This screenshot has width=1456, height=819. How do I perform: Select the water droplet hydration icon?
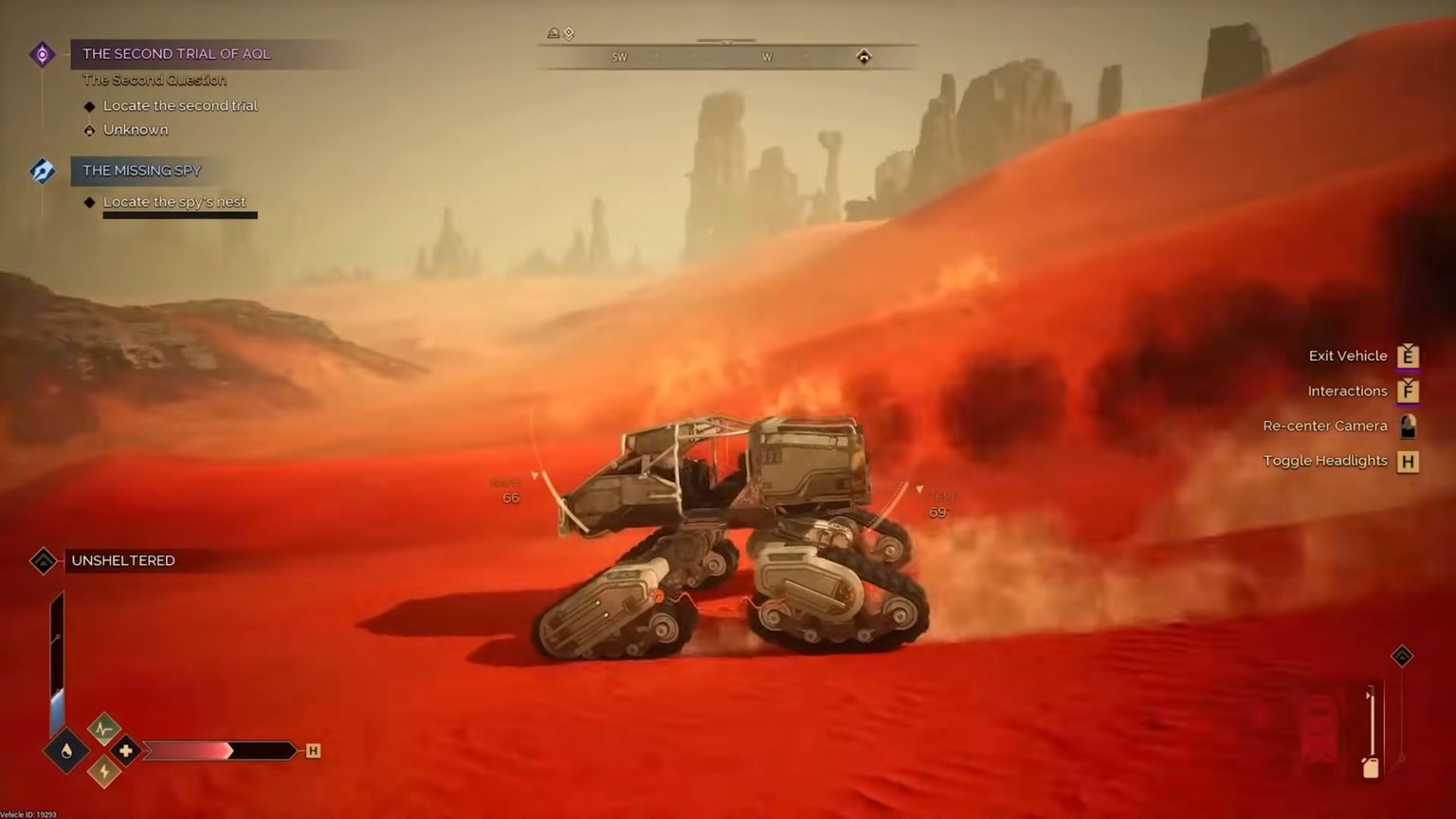65,749
